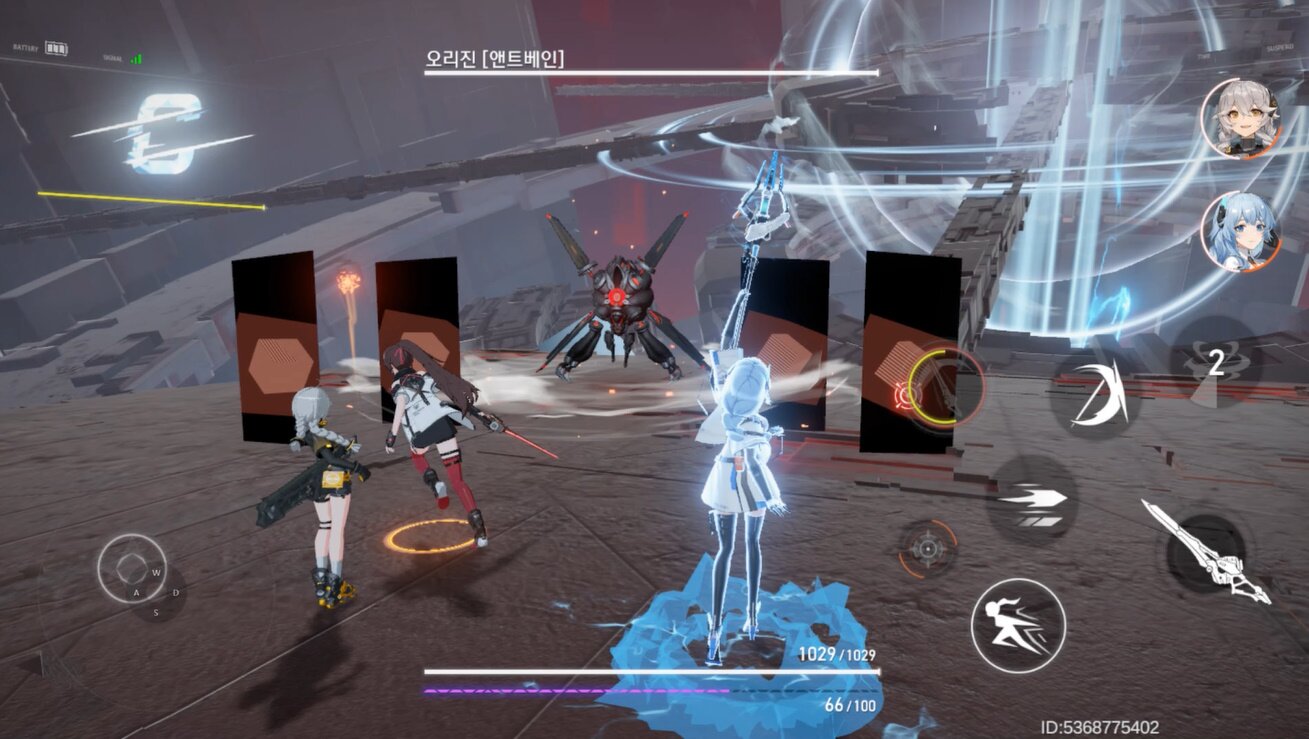Toggle the crosshair target lock button
This screenshot has height=739, width=1309.
(928, 549)
